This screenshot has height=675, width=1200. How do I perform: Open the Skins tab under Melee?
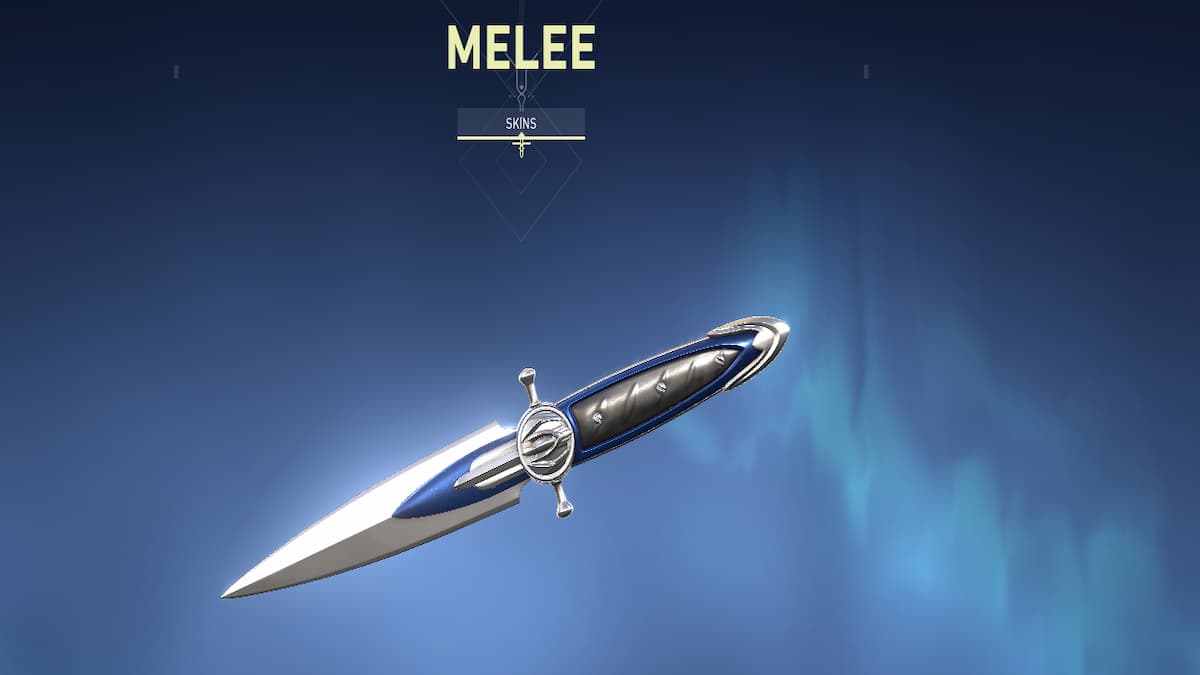[520, 122]
